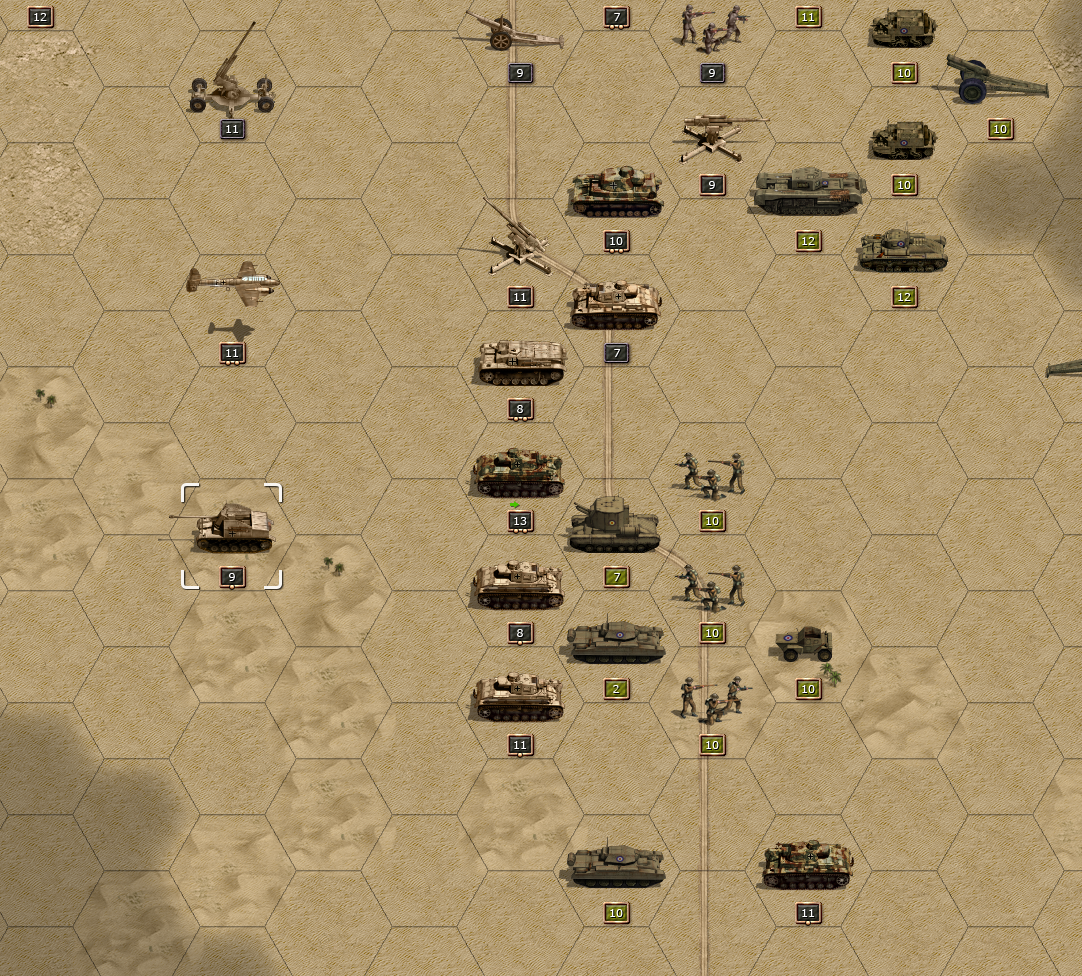1082x976 pixels.
Task: Select the bracketed German unit with strength 9
Action: [x=232, y=530]
